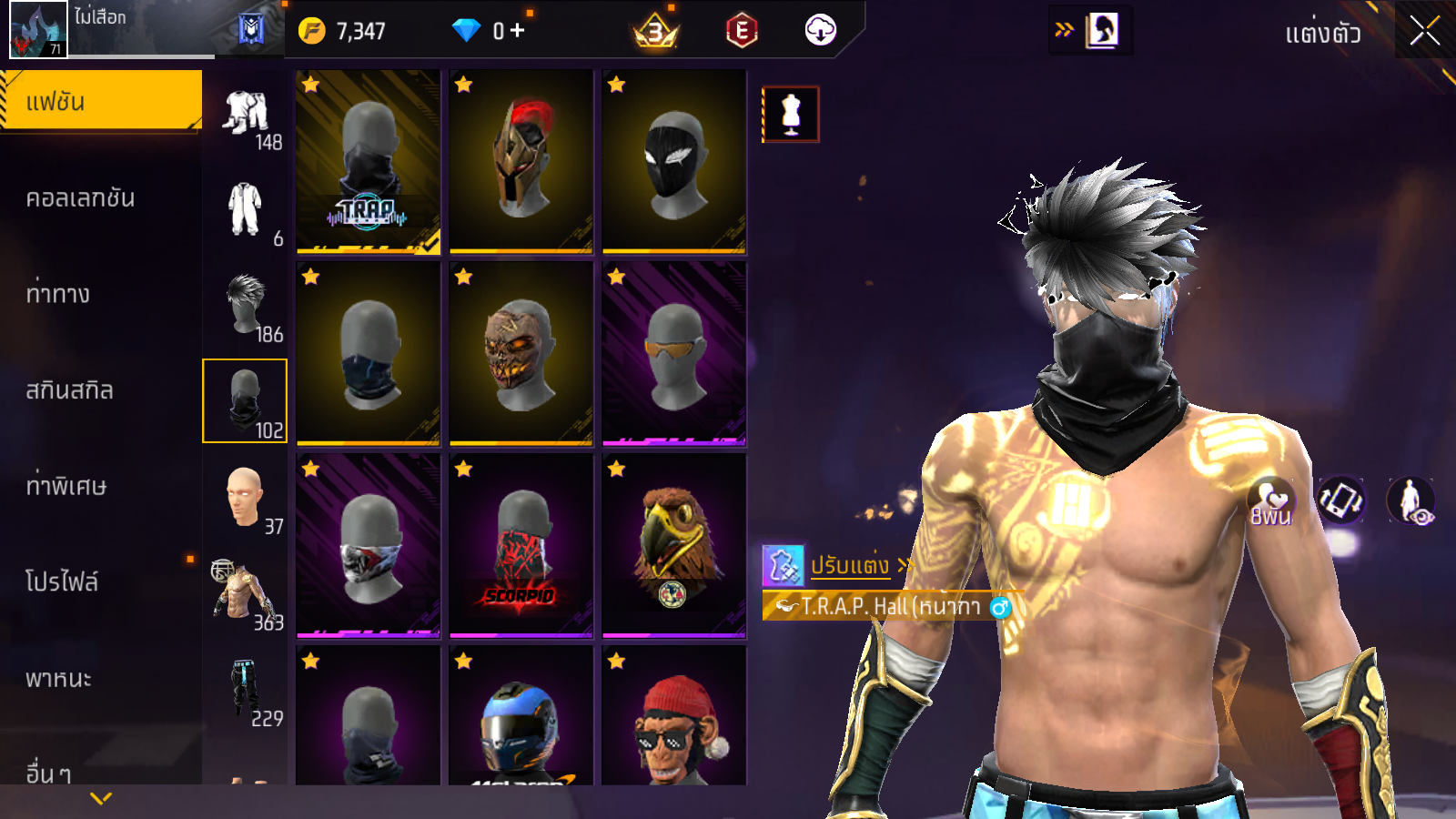Open the mannequin outfit preview button
The height and width of the screenshot is (819, 1456).
pyautogui.click(x=791, y=115)
